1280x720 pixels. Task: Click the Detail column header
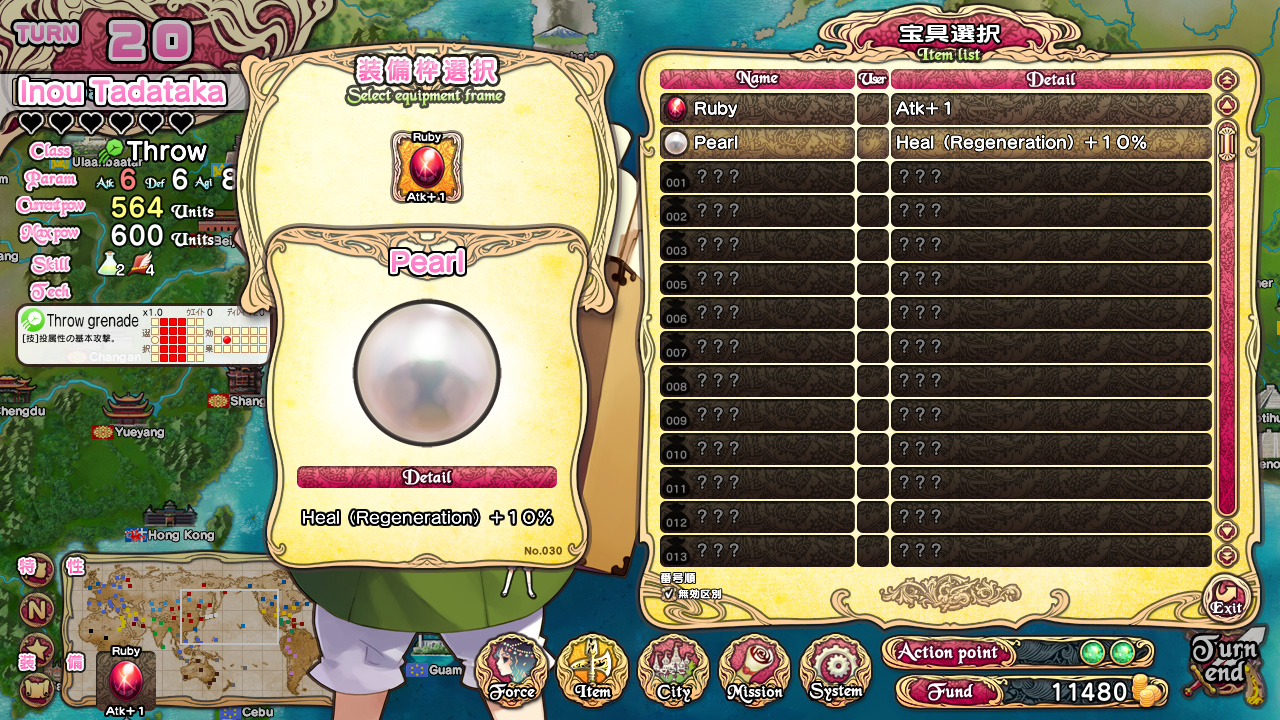(1051, 79)
